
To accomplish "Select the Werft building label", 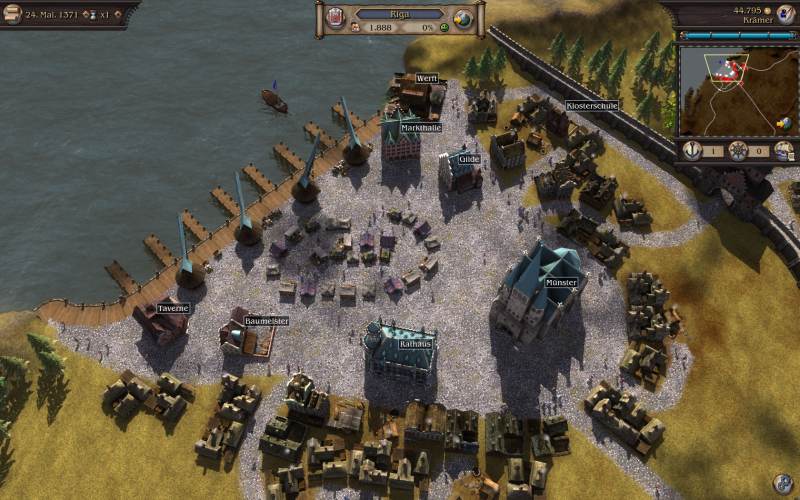I will [x=427, y=78].
